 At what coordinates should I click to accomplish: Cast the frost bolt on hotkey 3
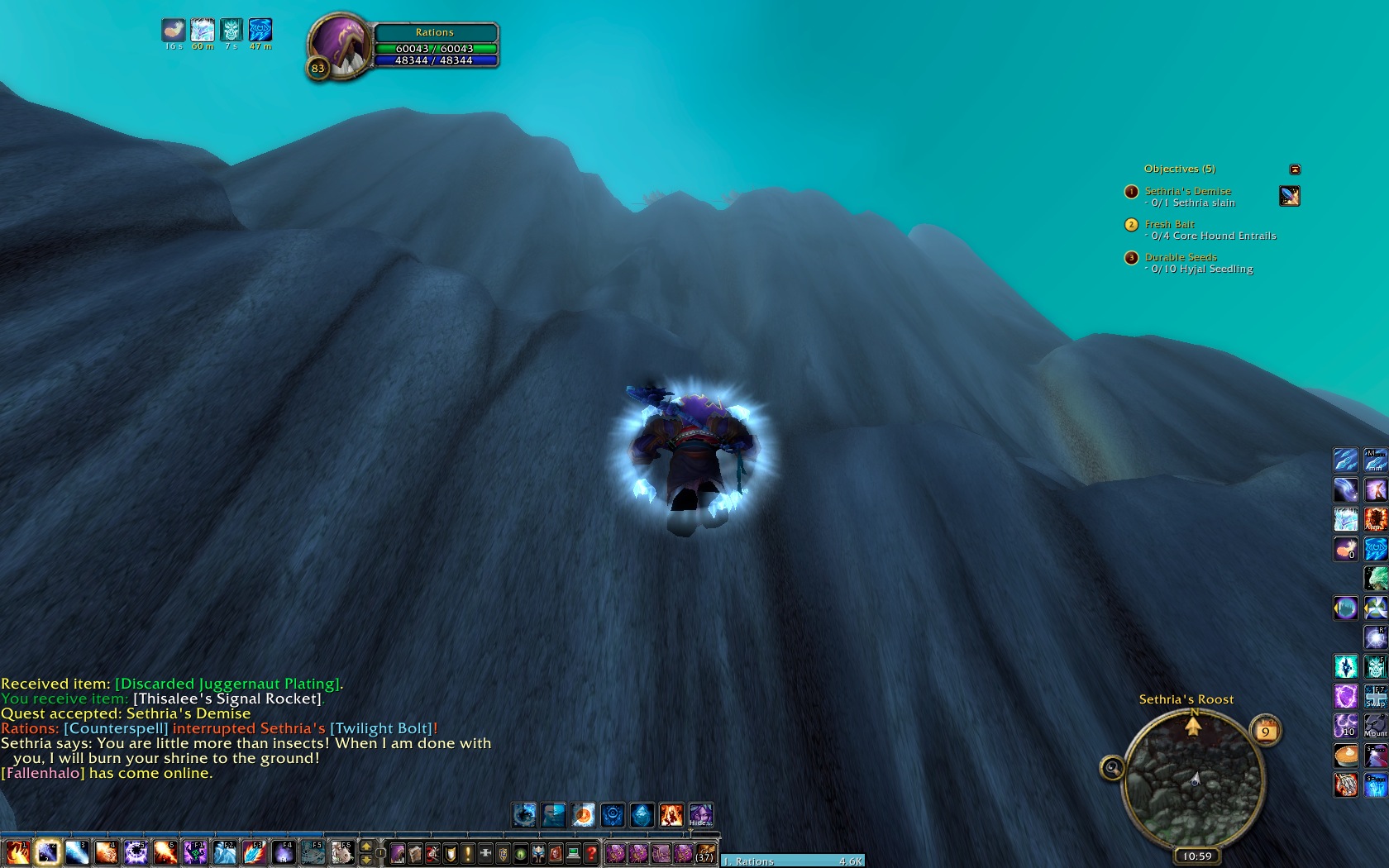click(x=77, y=852)
